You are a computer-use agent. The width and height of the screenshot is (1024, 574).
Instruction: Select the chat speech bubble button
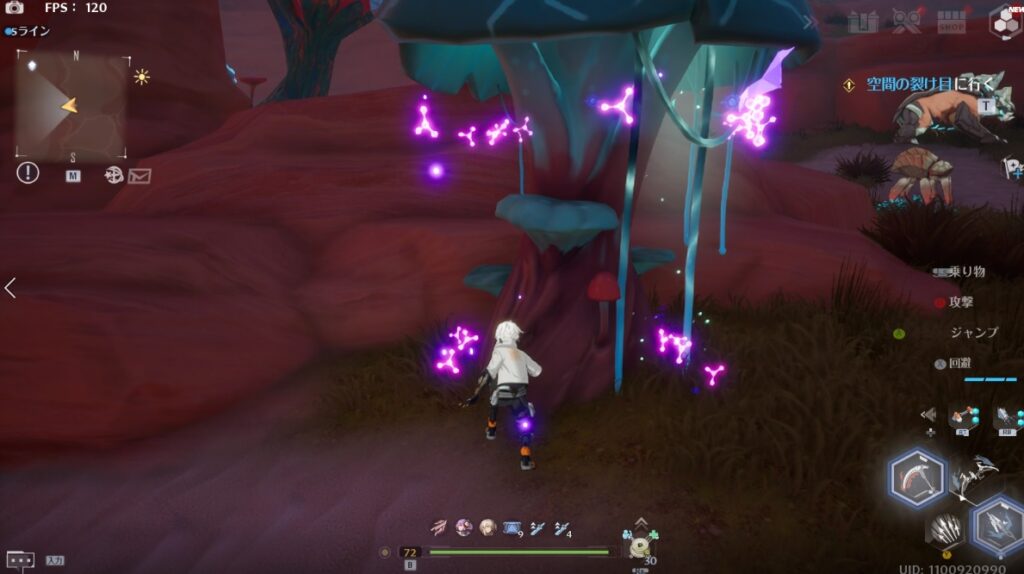pos(20,560)
